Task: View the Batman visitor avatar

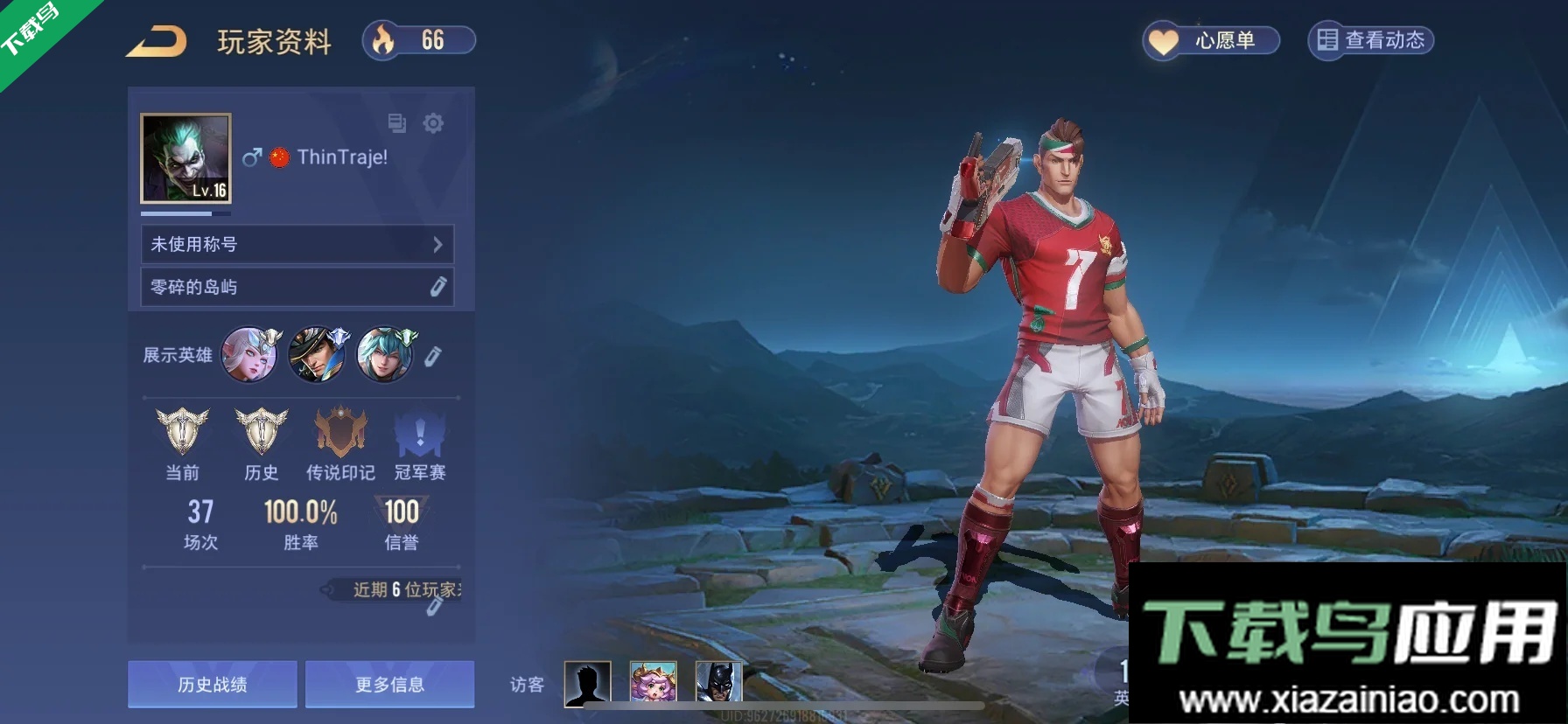Action: coord(718,682)
